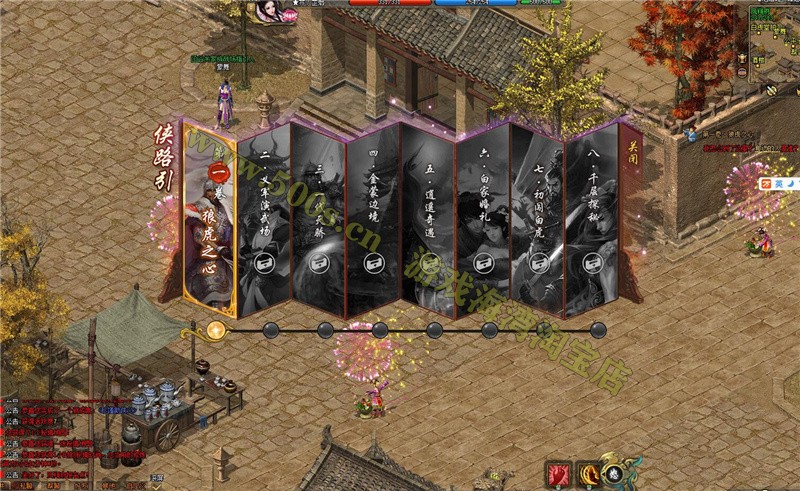
Task: Click the 英 input method indicator
Action: tap(778, 183)
